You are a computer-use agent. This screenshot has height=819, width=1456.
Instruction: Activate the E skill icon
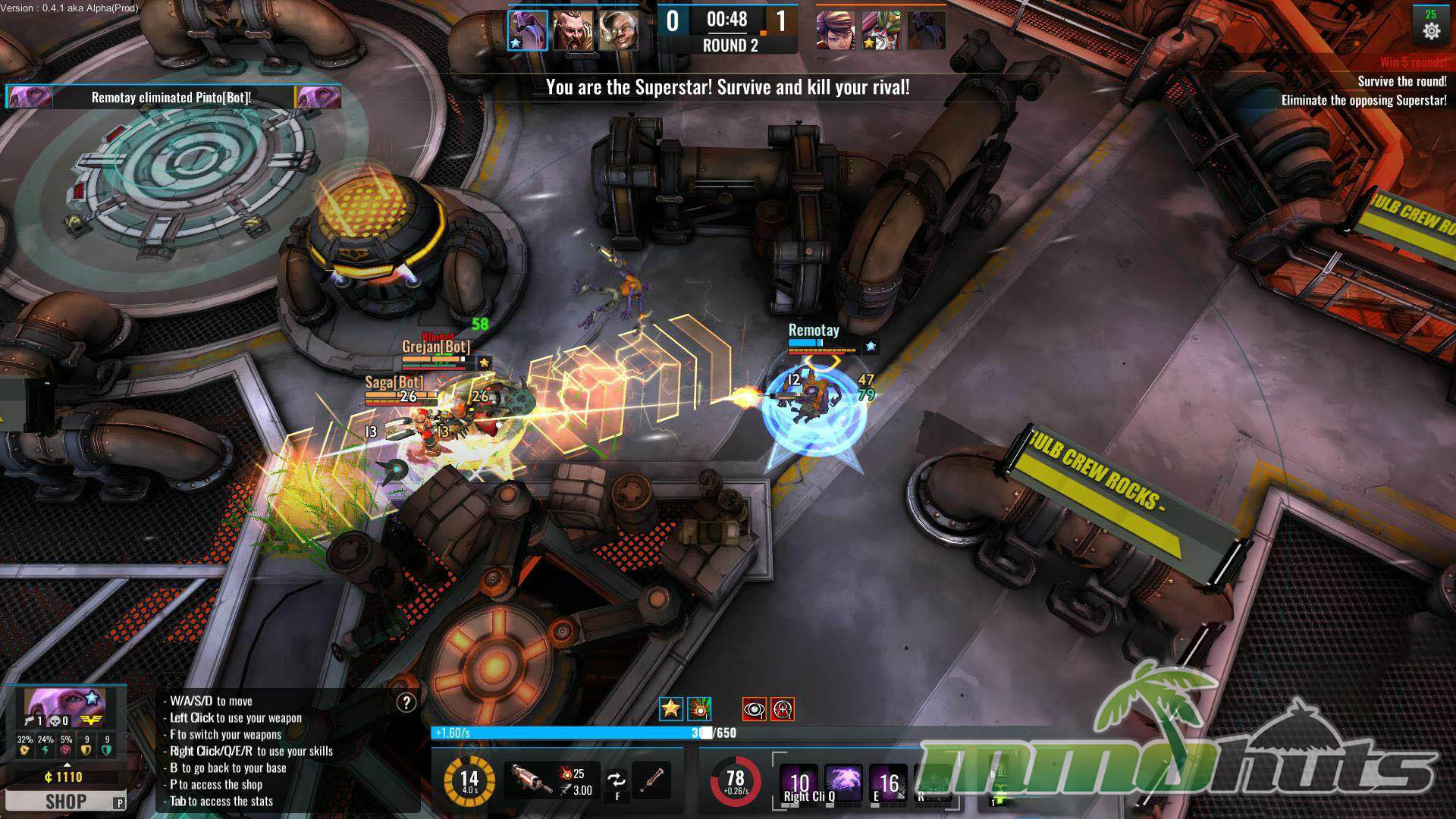pos(888,783)
